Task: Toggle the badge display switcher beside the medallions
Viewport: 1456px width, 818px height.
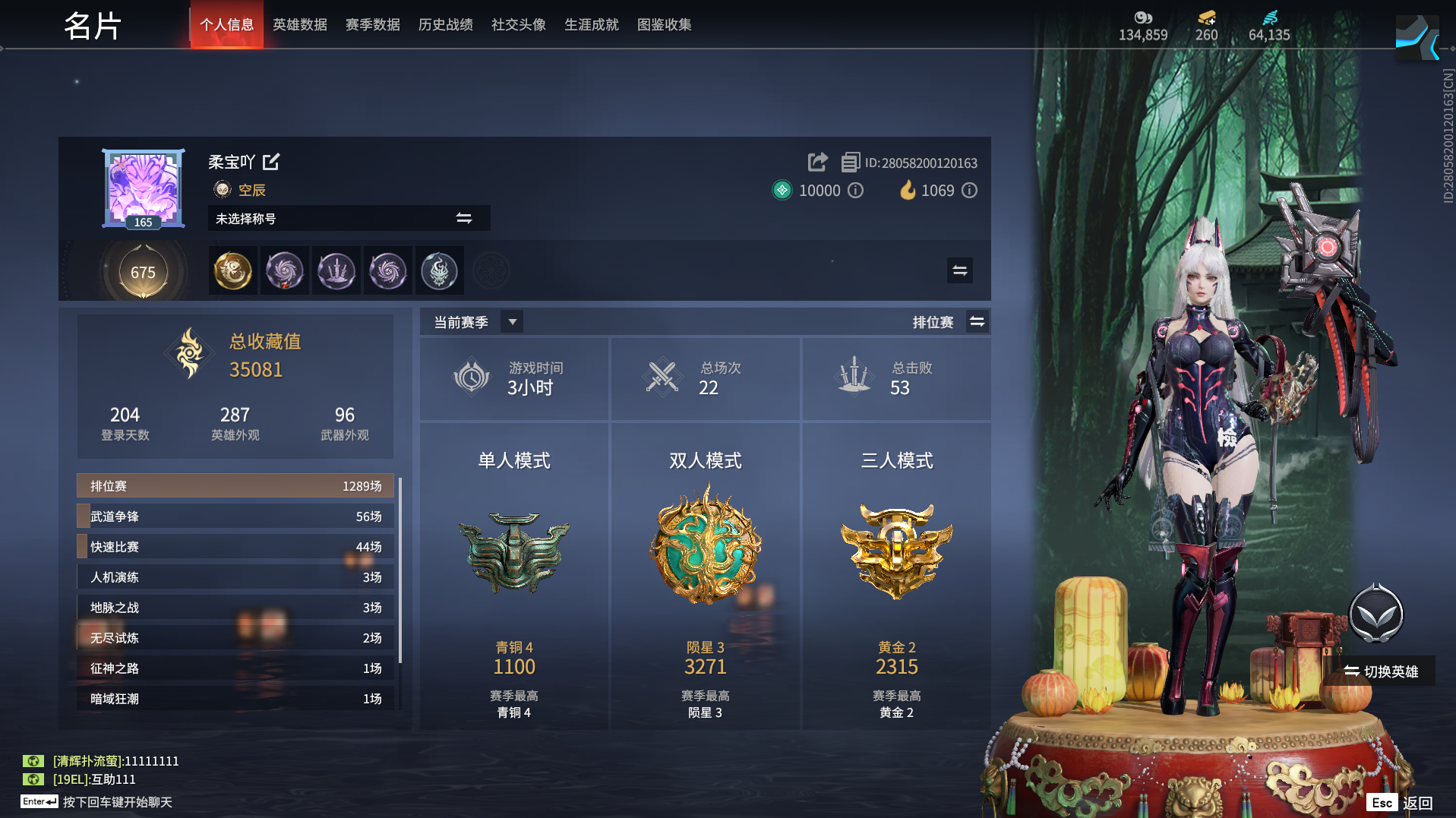Action: (x=959, y=270)
